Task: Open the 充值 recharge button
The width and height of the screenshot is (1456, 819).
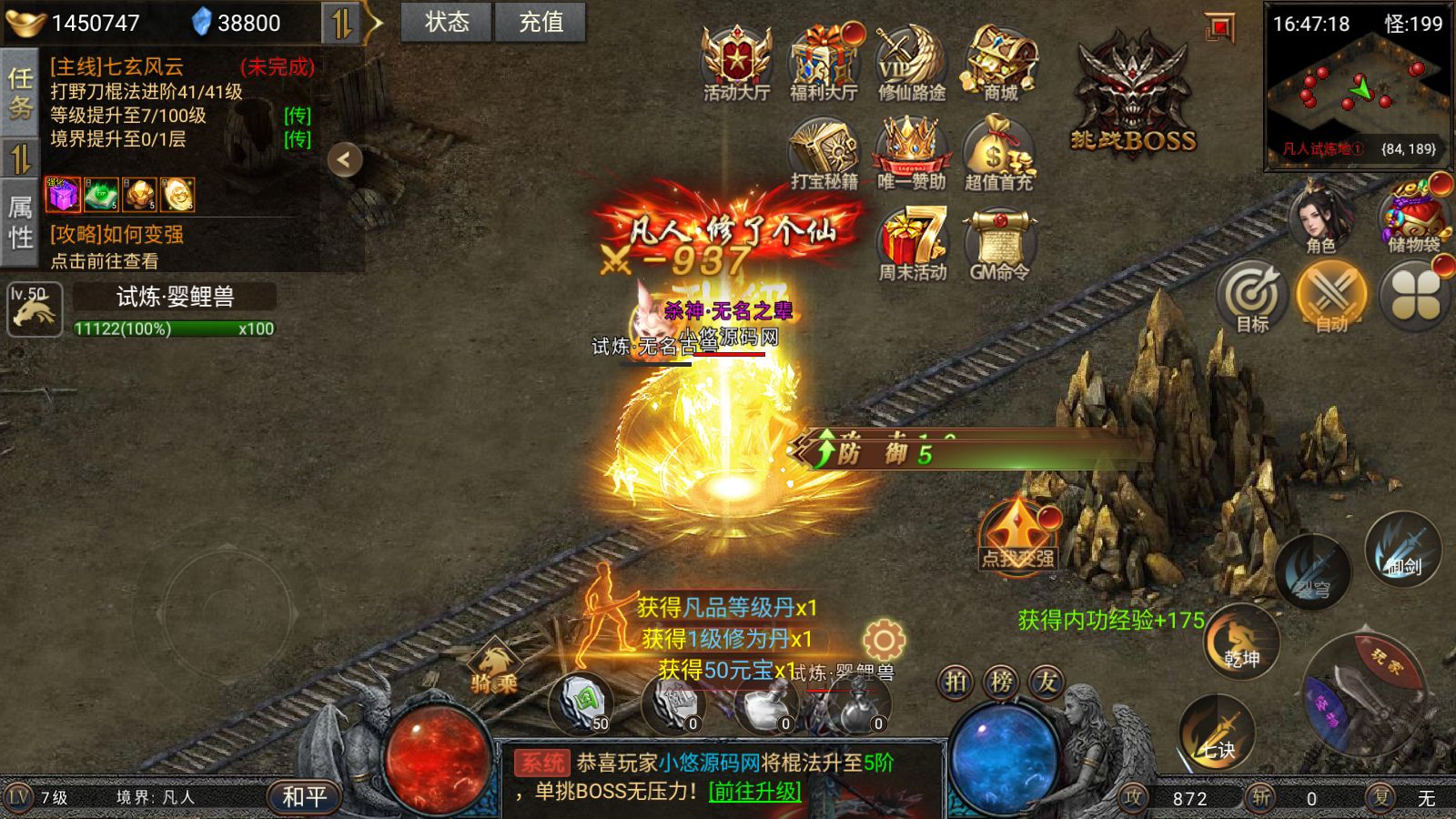Action: click(x=541, y=22)
